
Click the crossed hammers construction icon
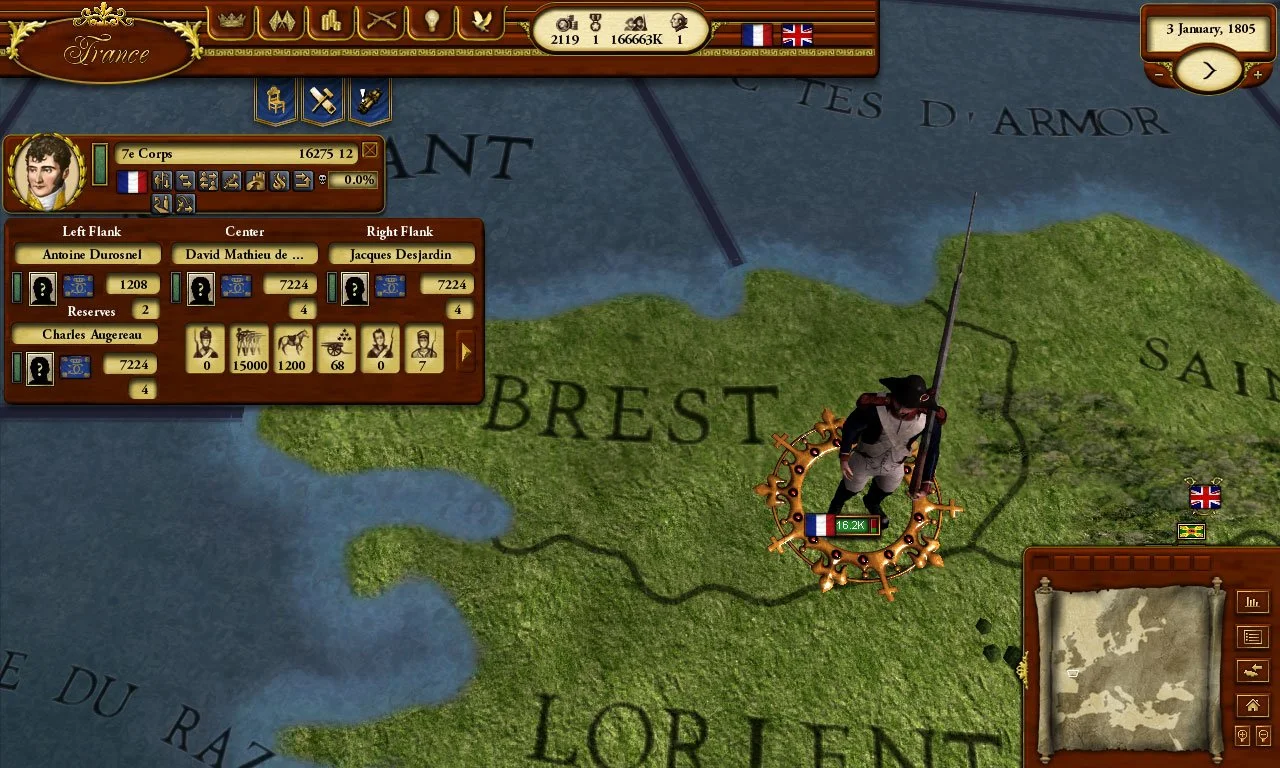coord(322,99)
